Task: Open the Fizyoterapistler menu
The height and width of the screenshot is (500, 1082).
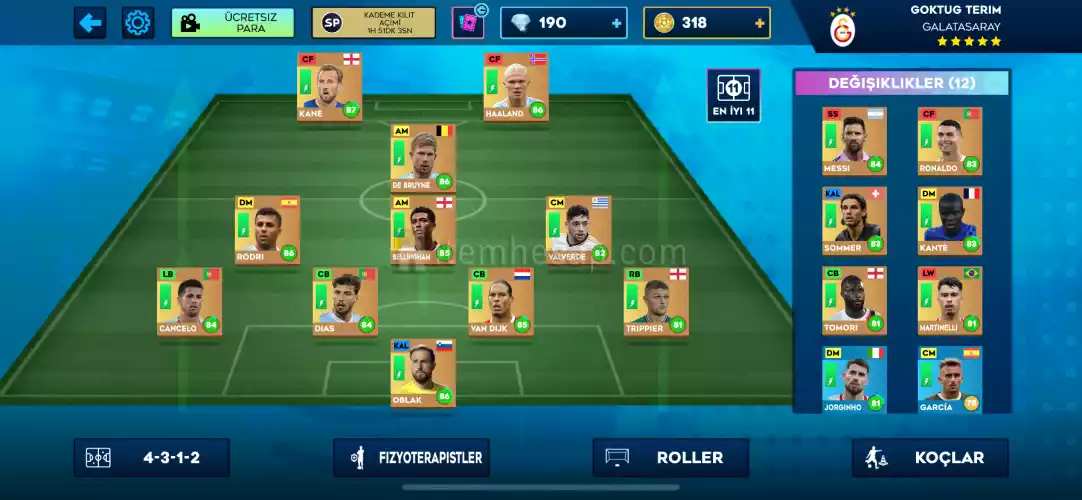Action: [411, 458]
